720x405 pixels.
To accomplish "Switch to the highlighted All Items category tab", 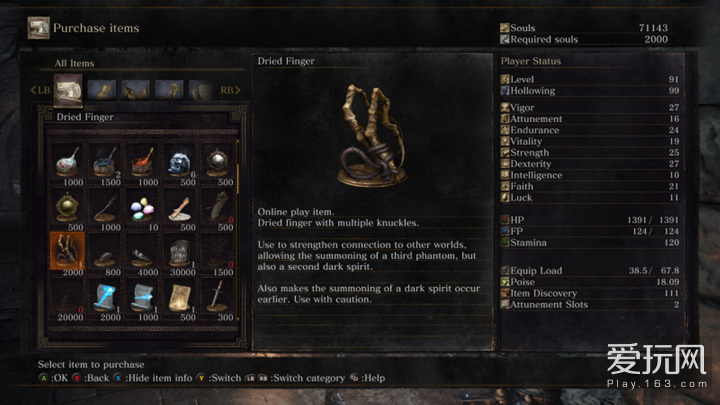I will click(x=68, y=91).
